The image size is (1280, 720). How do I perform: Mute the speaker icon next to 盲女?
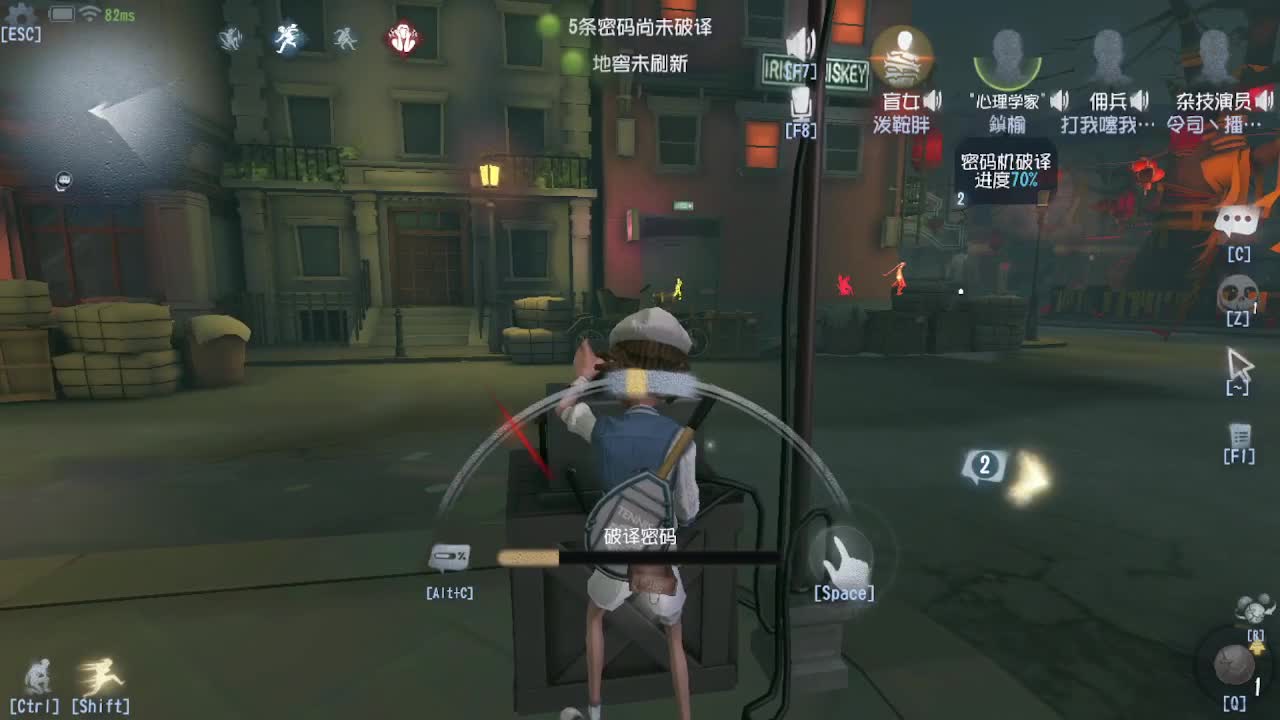[x=934, y=100]
